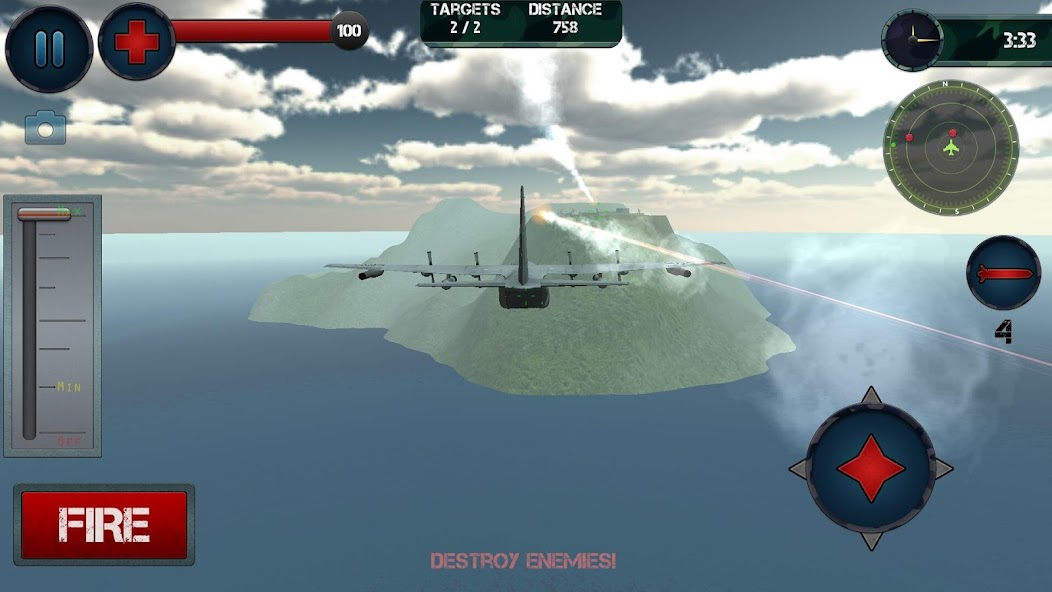The width and height of the screenshot is (1052, 592).
Task: Steer down with the joystick's bottom arrow
Action: (x=870, y=540)
